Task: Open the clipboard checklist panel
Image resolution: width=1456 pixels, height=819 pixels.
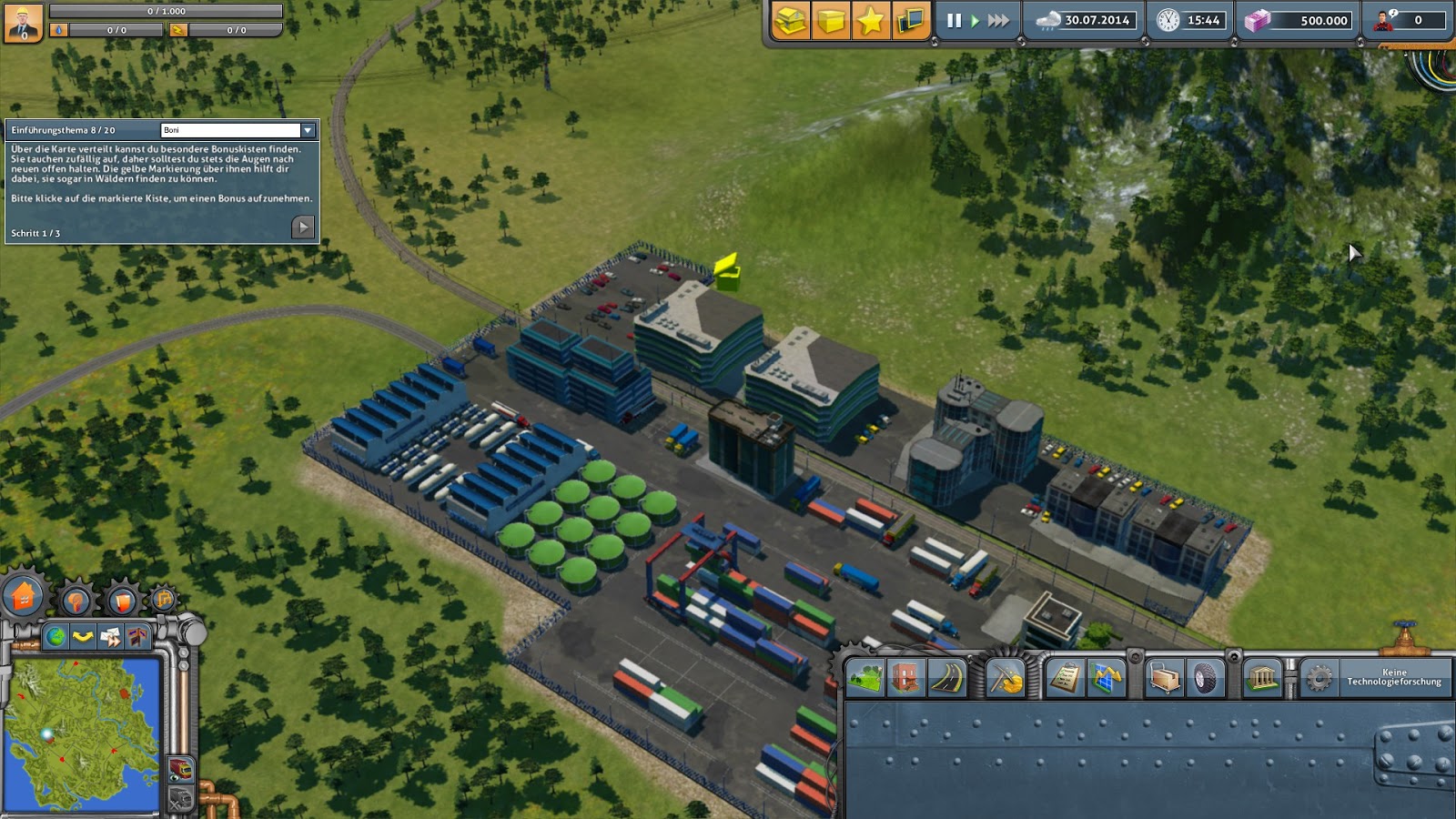Action: [1065, 678]
